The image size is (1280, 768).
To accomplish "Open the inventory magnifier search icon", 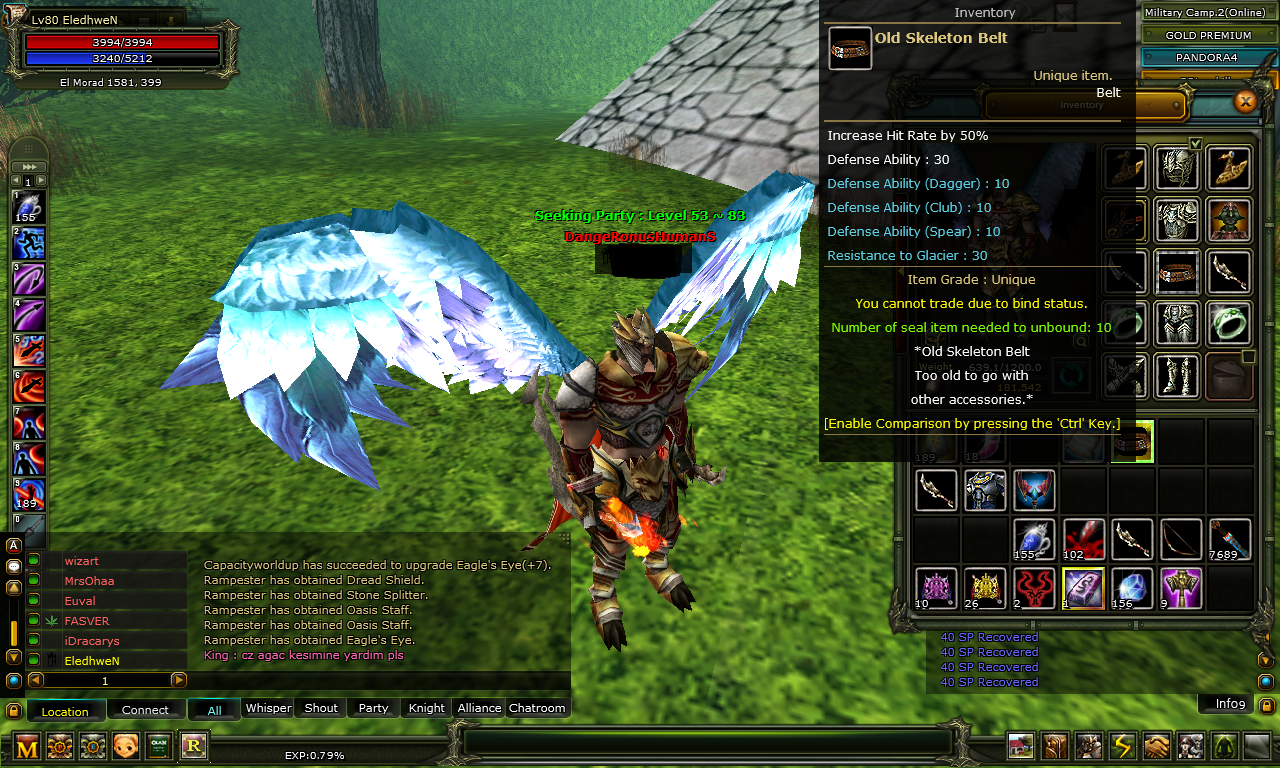I will pyautogui.click(x=1081, y=340).
